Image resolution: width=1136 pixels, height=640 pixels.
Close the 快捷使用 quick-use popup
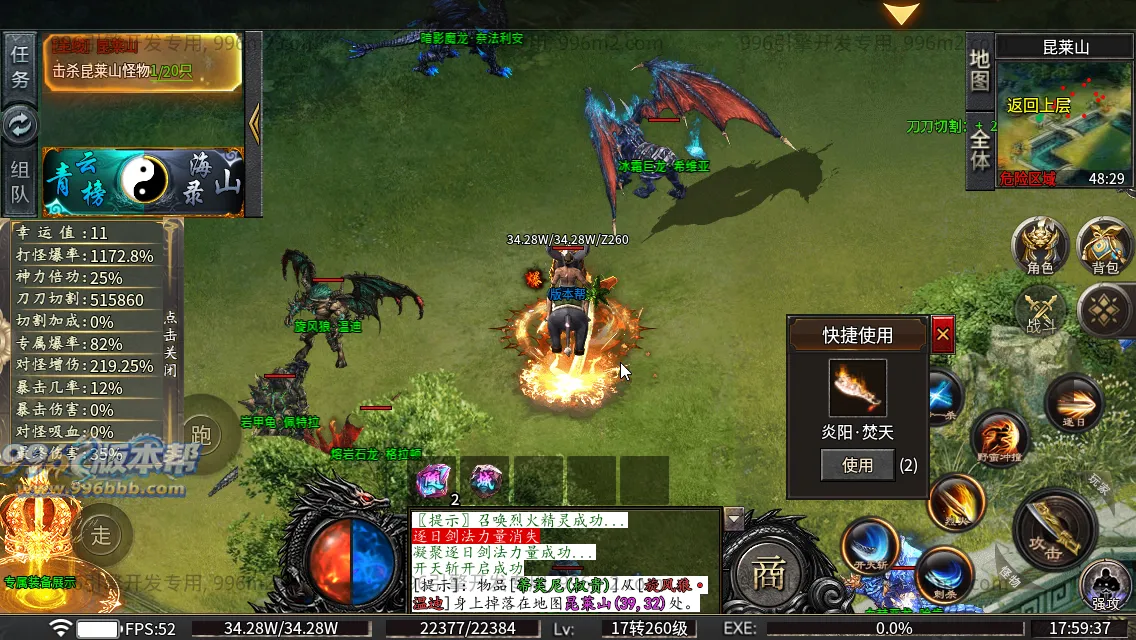(942, 335)
